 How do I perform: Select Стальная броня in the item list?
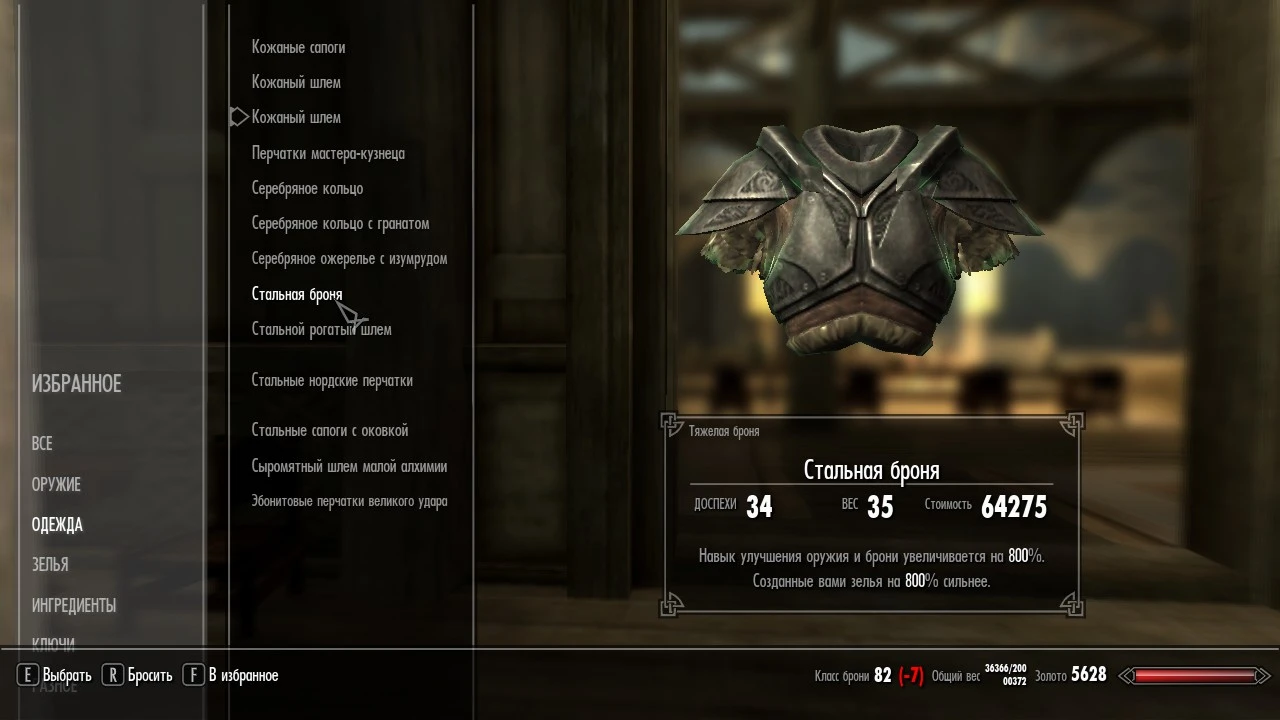[x=296, y=293]
